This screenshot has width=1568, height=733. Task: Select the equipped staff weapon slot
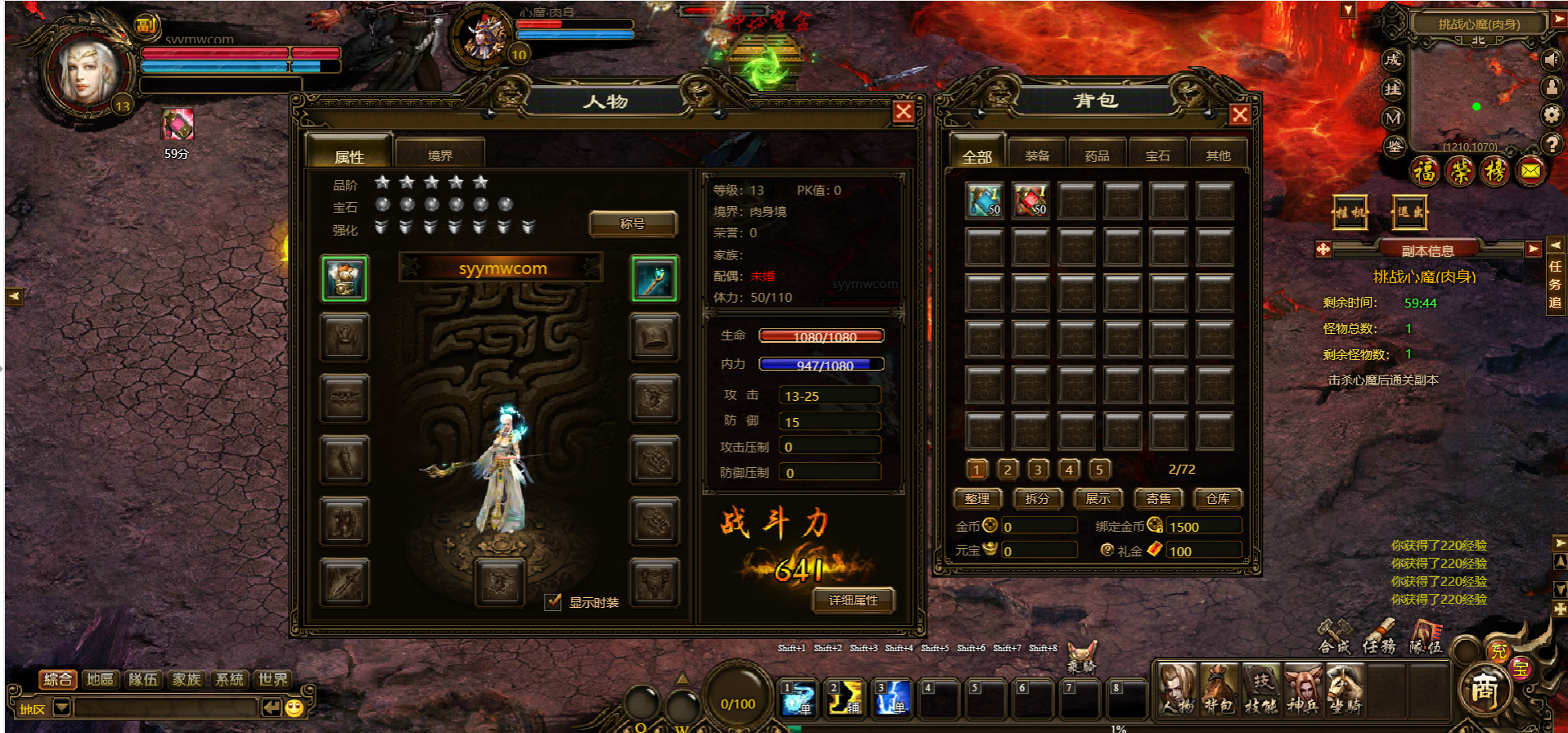click(654, 279)
